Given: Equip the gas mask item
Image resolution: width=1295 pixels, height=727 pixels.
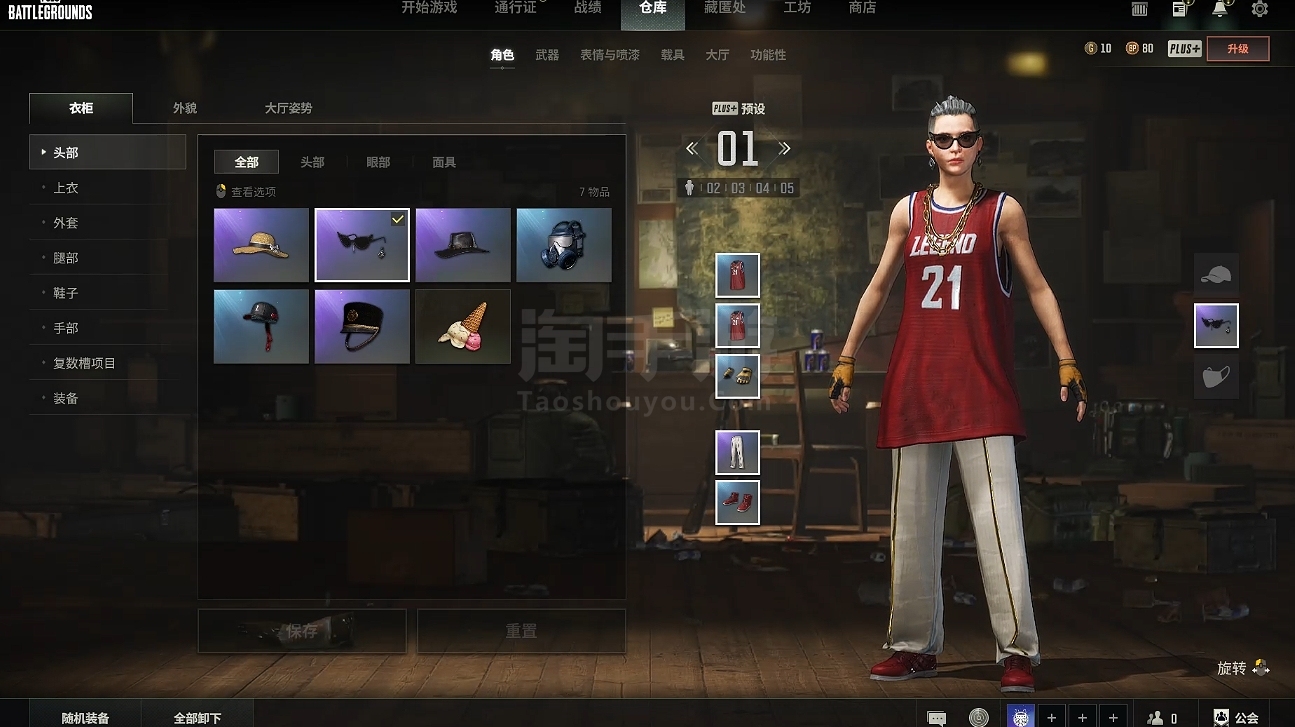Looking at the screenshot, I should (564, 245).
